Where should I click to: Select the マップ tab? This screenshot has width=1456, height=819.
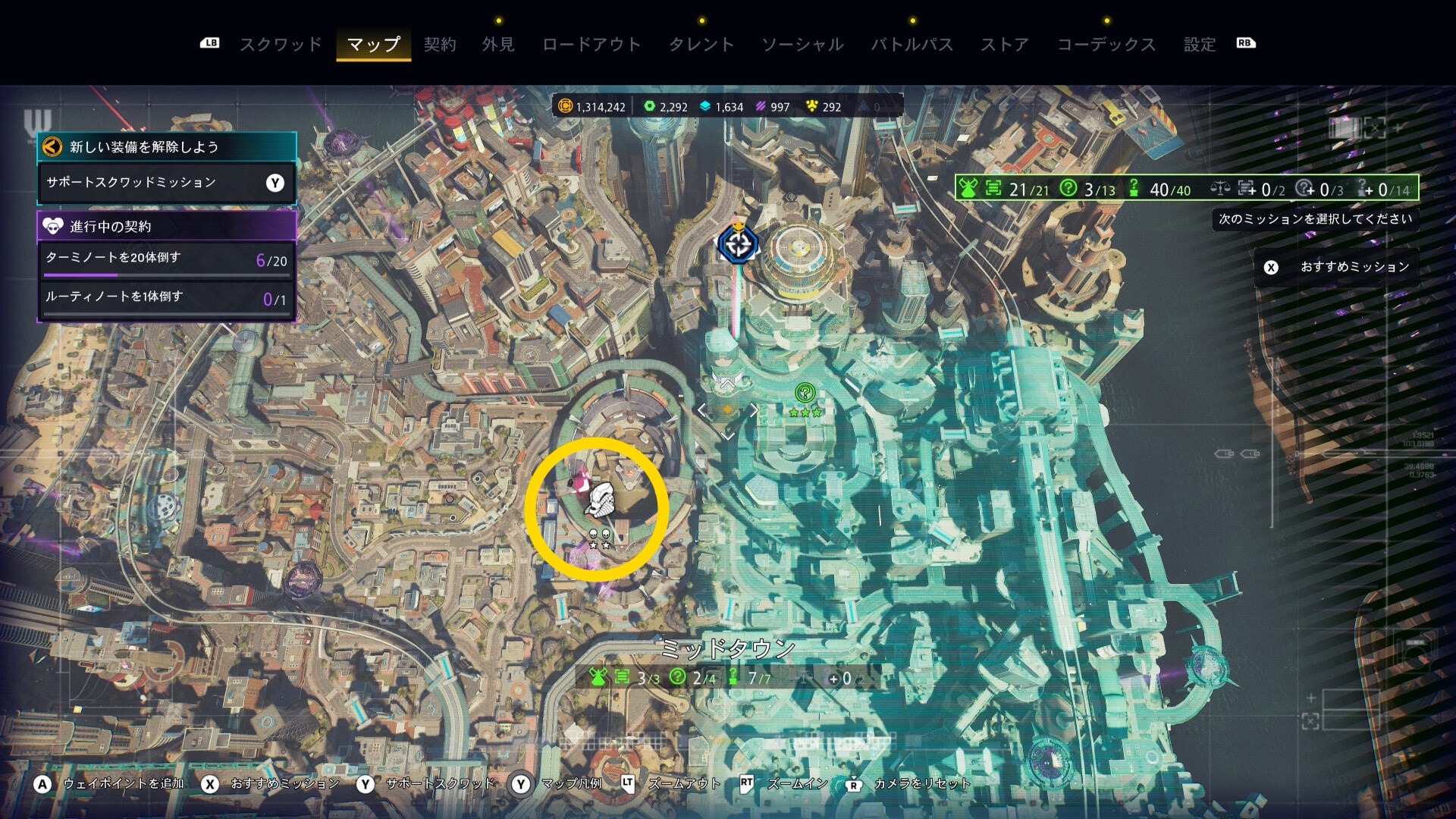click(x=373, y=45)
